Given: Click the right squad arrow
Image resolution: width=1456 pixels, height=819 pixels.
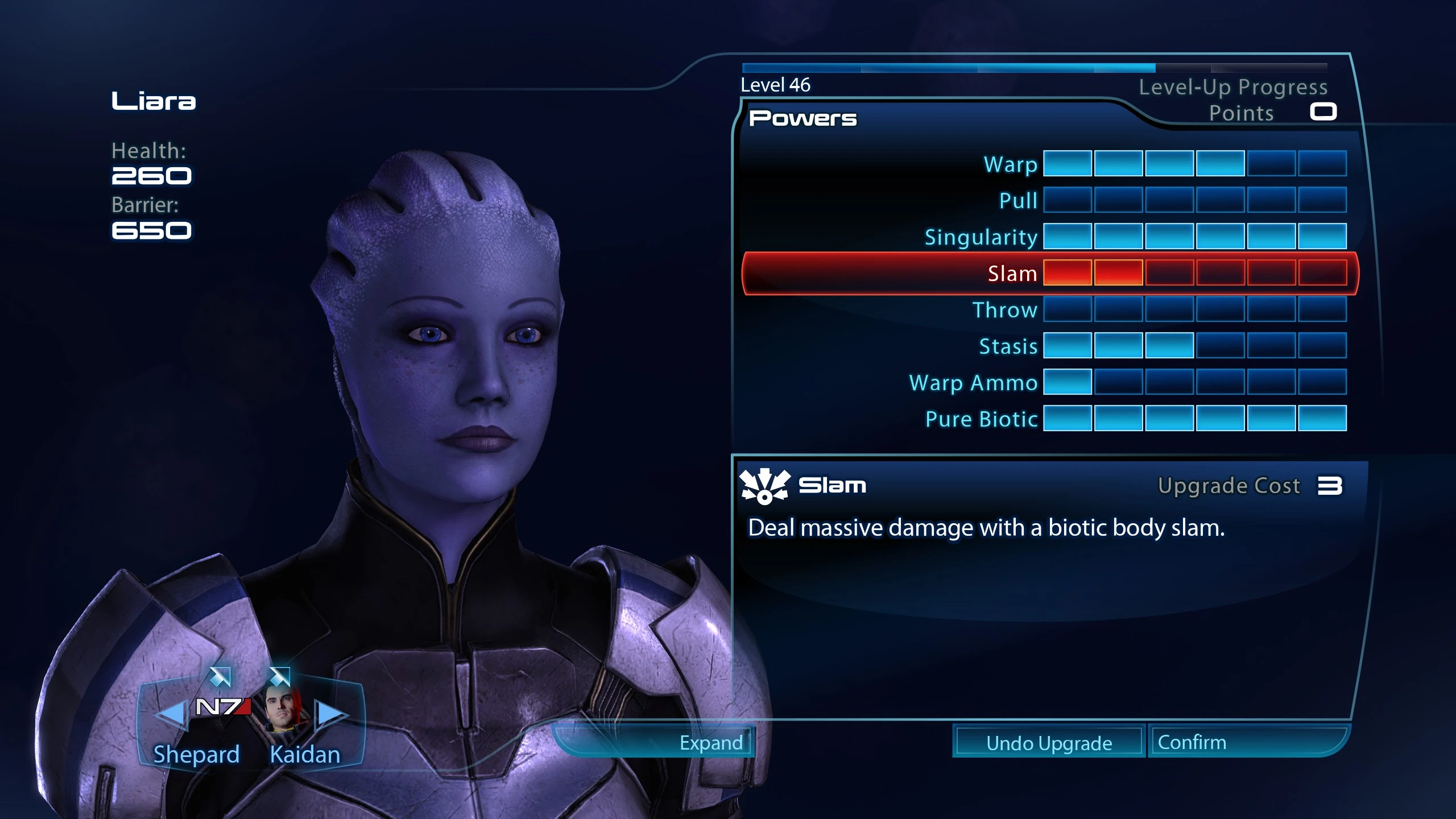Looking at the screenshot, I should click(331, 713).
